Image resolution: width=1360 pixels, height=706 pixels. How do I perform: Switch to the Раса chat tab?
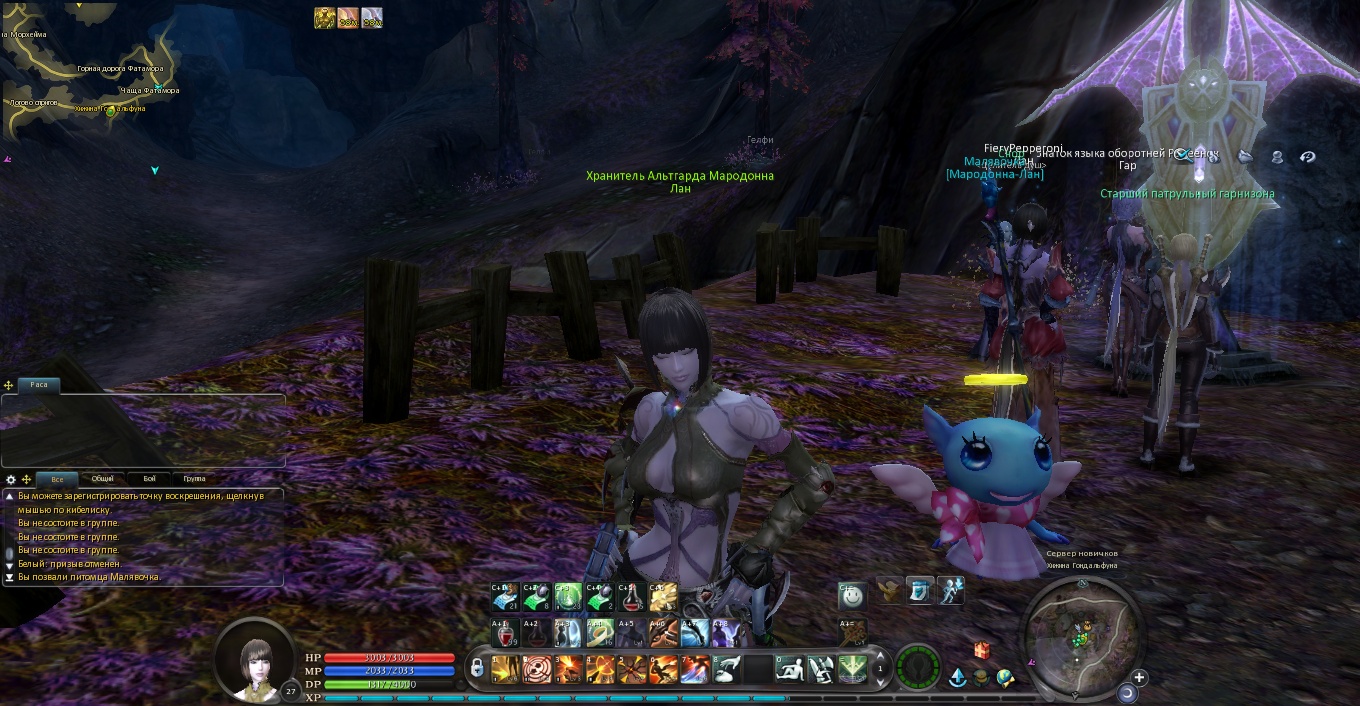coord(39,385)
